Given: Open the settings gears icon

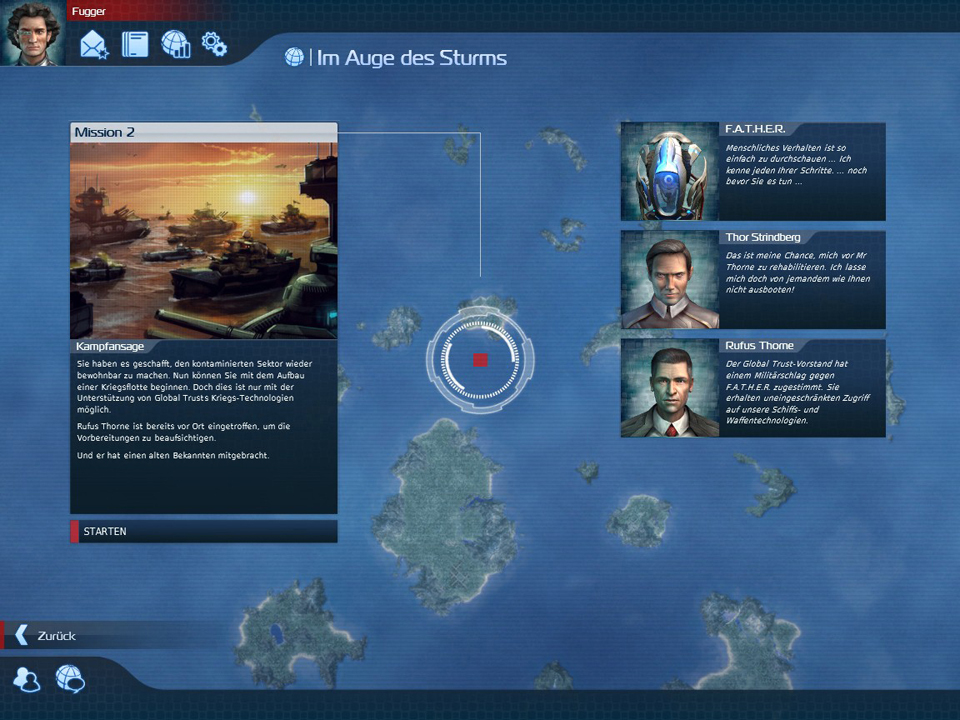Looking at the screenshot, I should tap(214, 44).
